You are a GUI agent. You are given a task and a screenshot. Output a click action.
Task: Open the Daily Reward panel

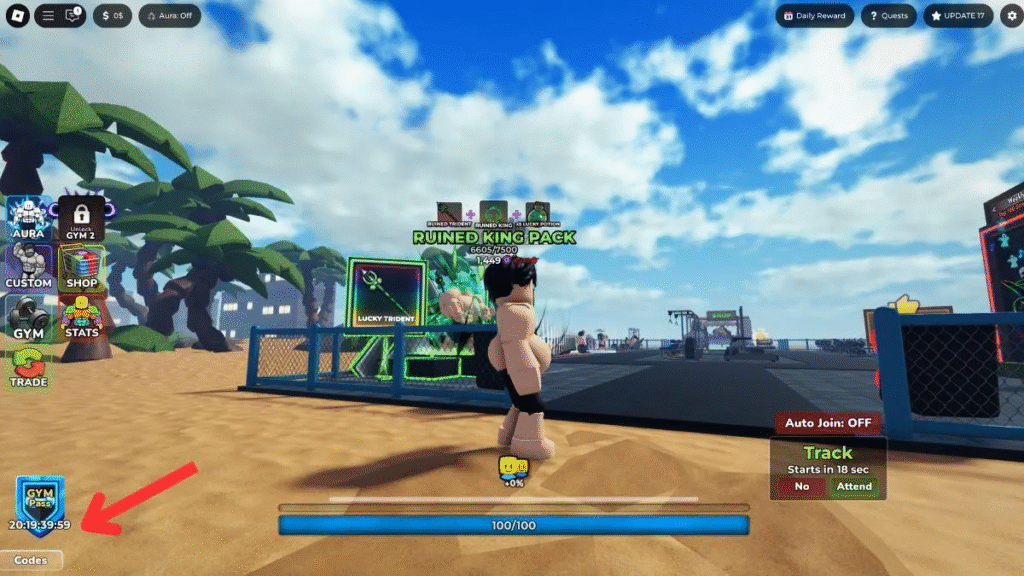click(x=814, y=16)
